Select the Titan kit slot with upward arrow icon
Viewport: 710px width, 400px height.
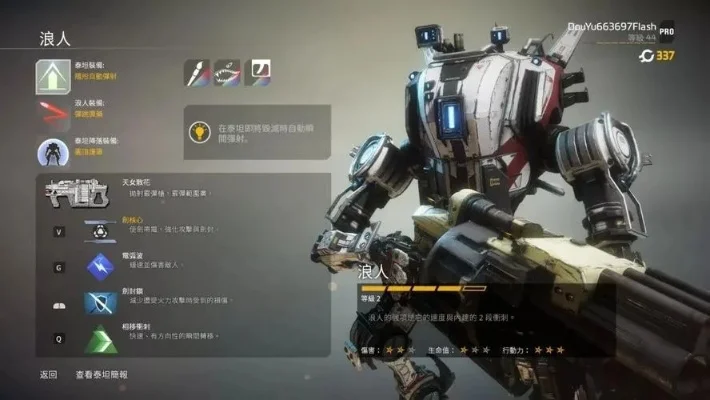point(51,73)
